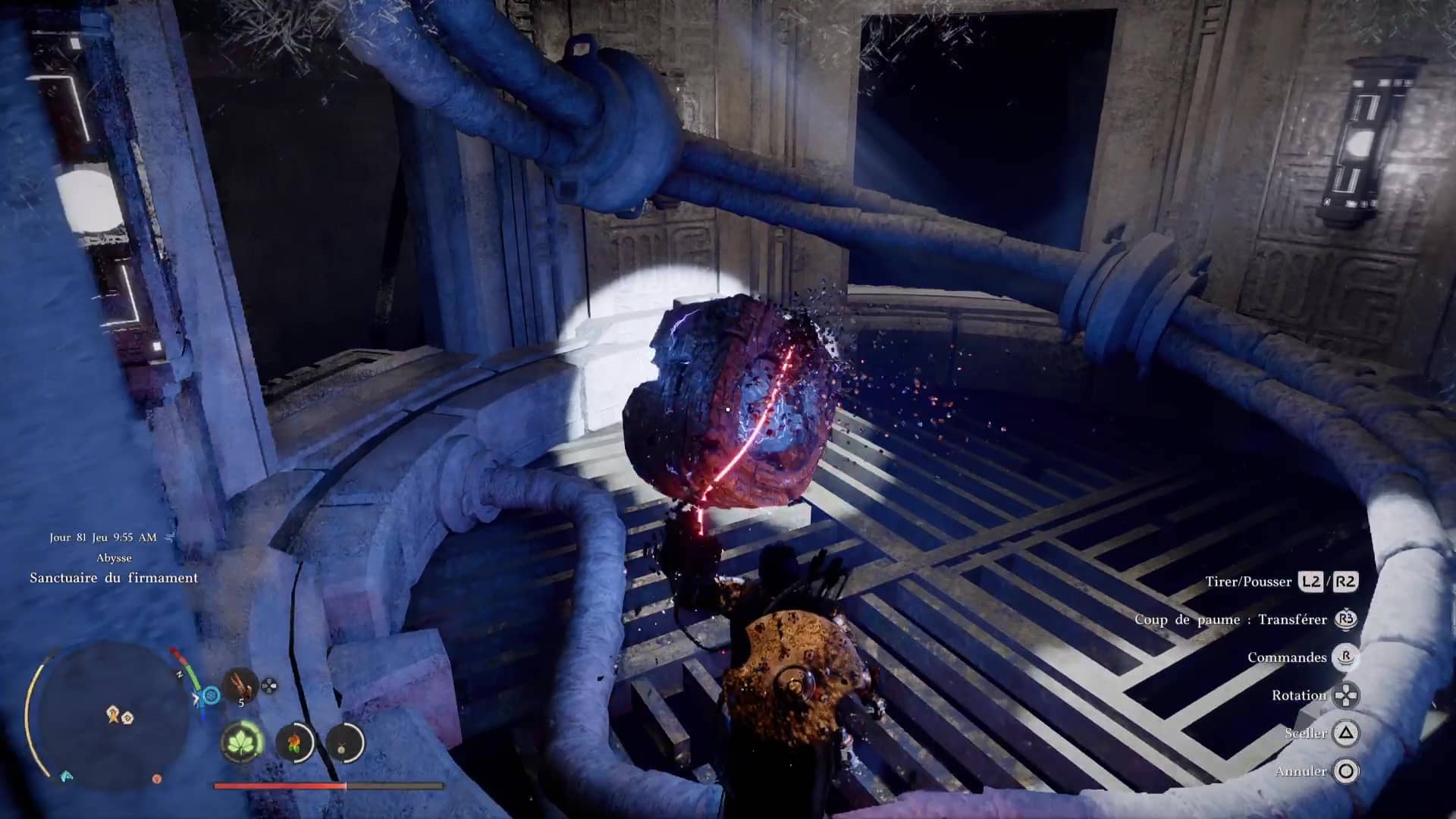Screen dimensions: 1456x819
Task: Select the grey round fruit ability icon
Action: tap(344, 742)
